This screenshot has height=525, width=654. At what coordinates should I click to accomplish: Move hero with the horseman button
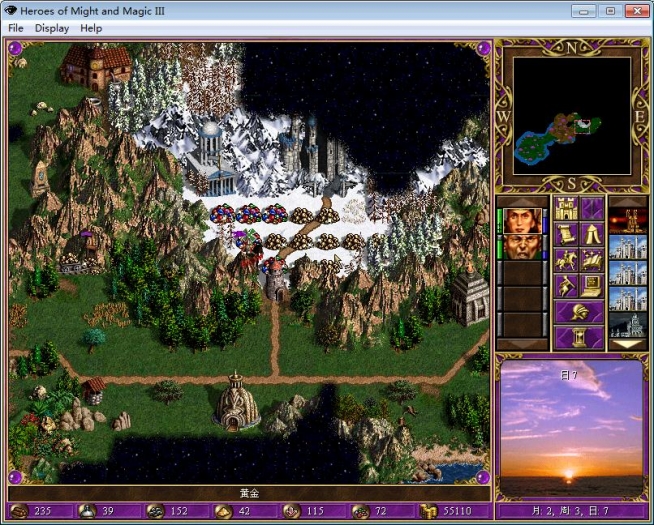pyautogui.click(x=564, y=260)
